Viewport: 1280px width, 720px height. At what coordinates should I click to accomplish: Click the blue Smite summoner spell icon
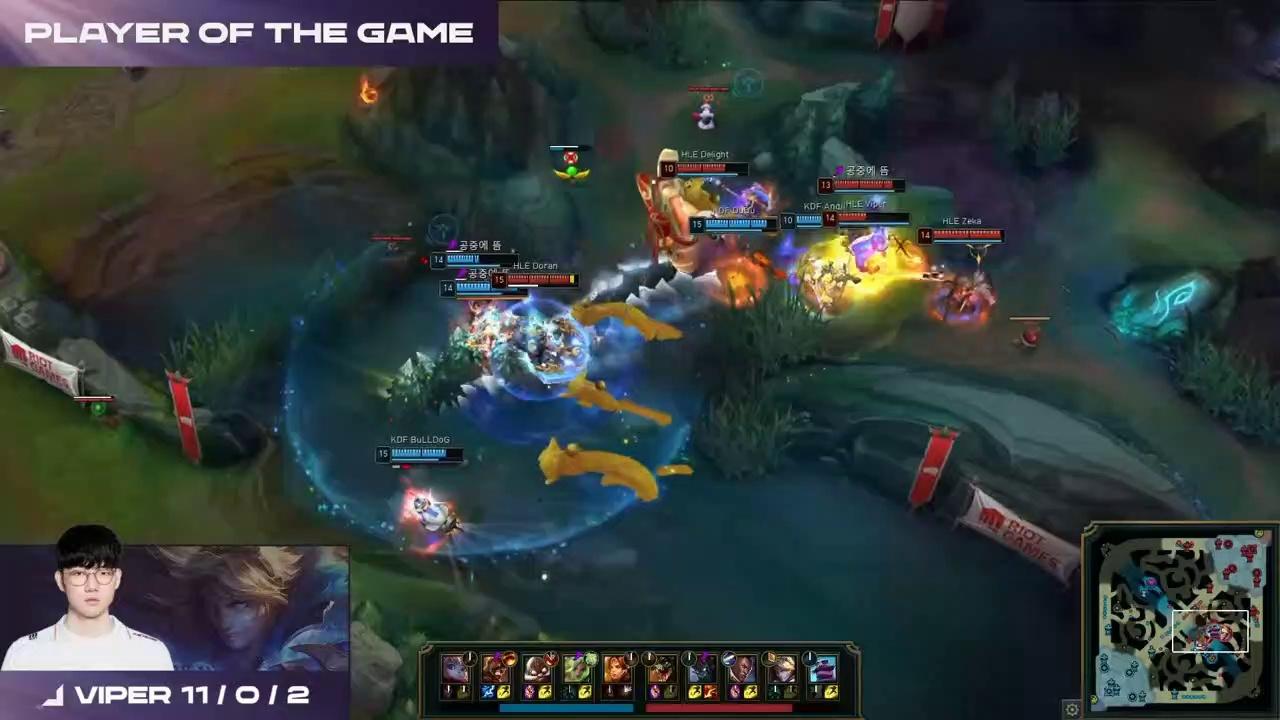click(489, 691)
